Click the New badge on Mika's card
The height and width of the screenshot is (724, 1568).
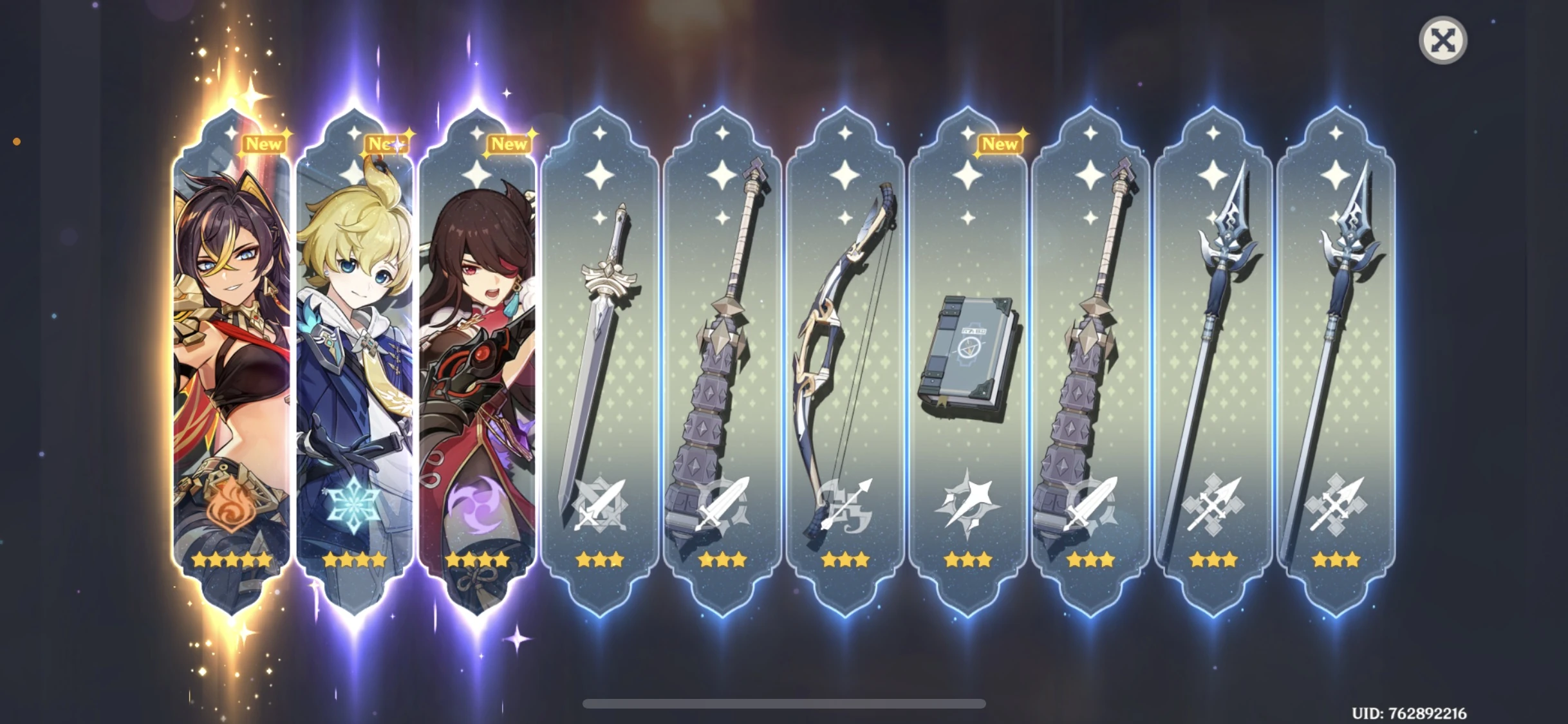386,144
